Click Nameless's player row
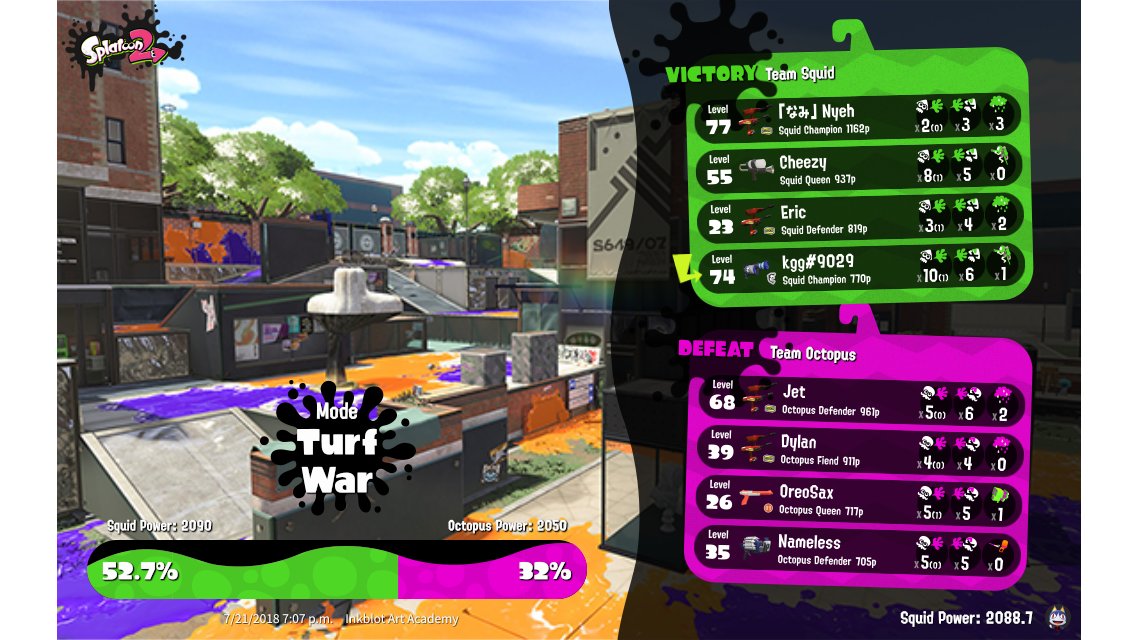 click(855, 551)
